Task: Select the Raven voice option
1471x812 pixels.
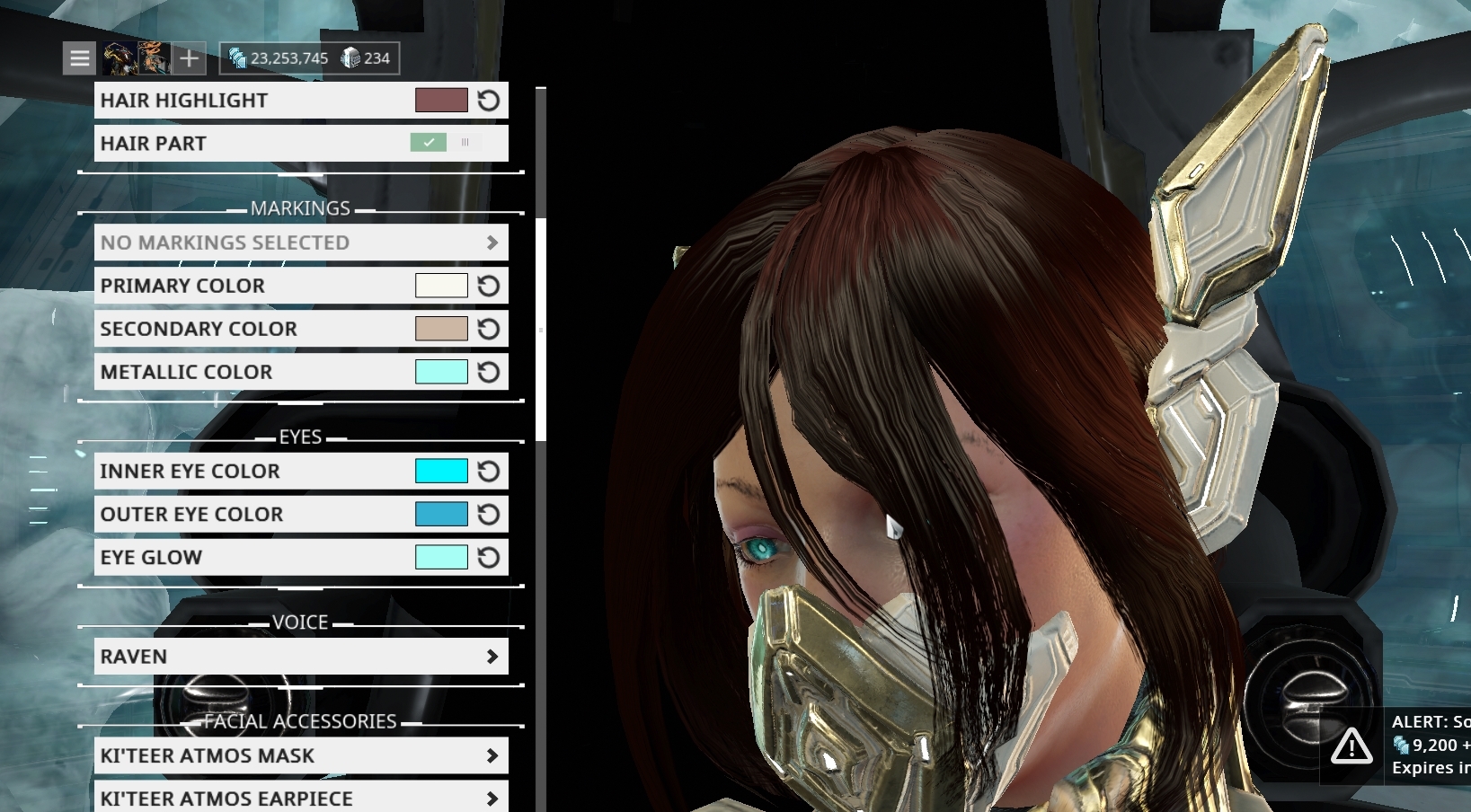Action: click(301, 656)
